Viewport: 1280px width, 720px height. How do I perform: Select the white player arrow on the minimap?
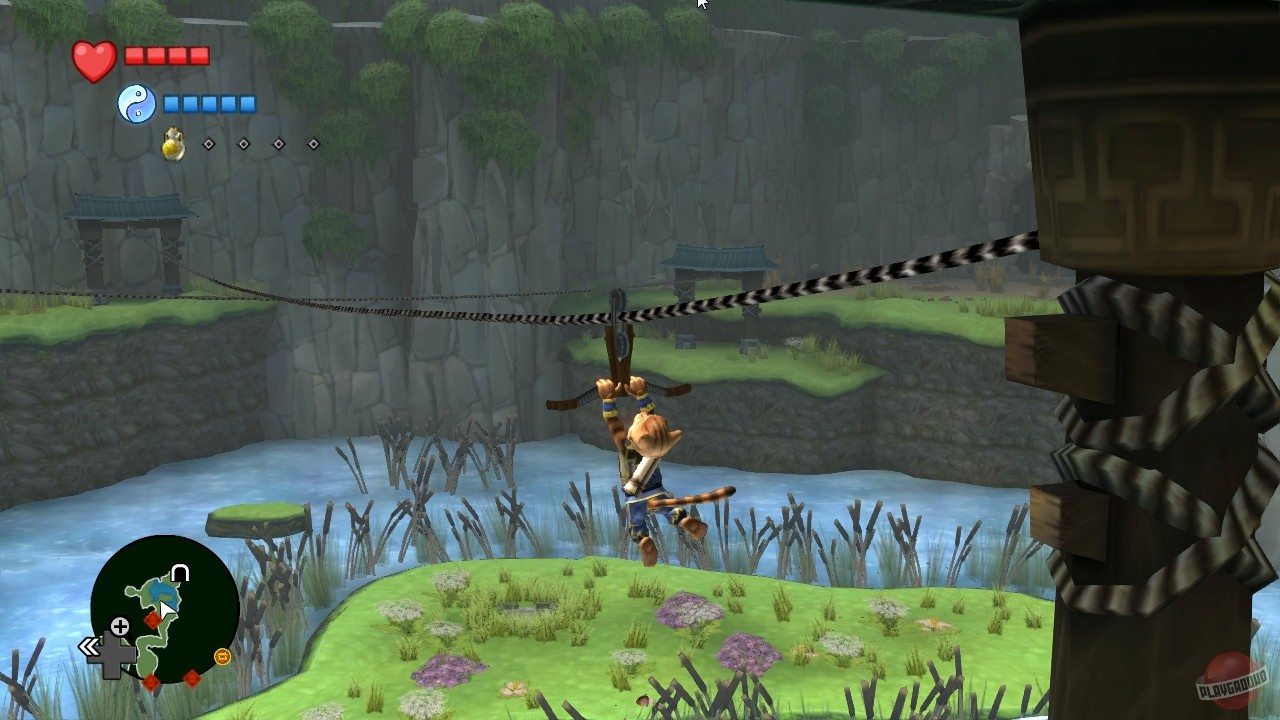[167, 607]
